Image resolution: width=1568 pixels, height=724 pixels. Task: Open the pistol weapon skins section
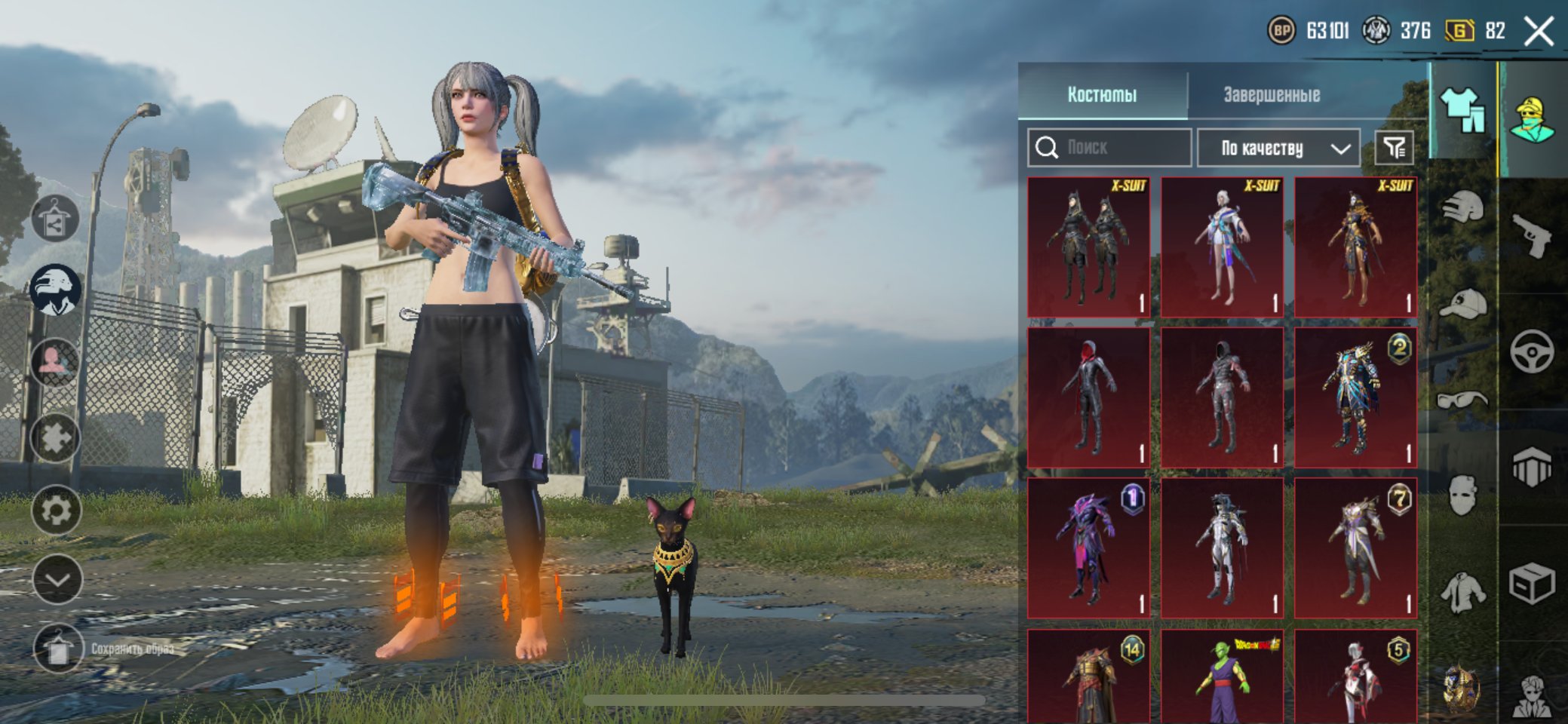1533,235
